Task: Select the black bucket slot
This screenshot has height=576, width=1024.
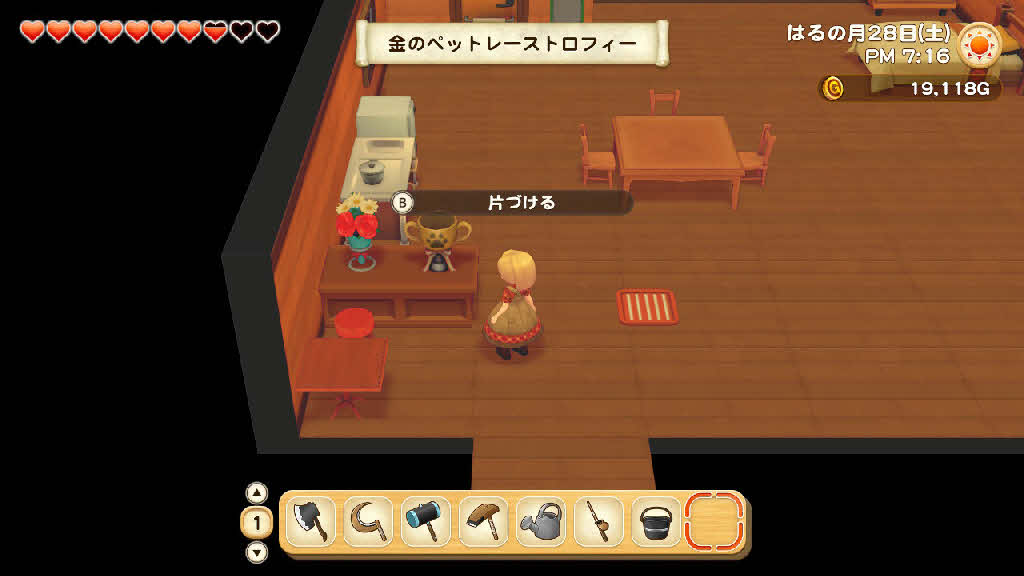Action: (656, 521)
